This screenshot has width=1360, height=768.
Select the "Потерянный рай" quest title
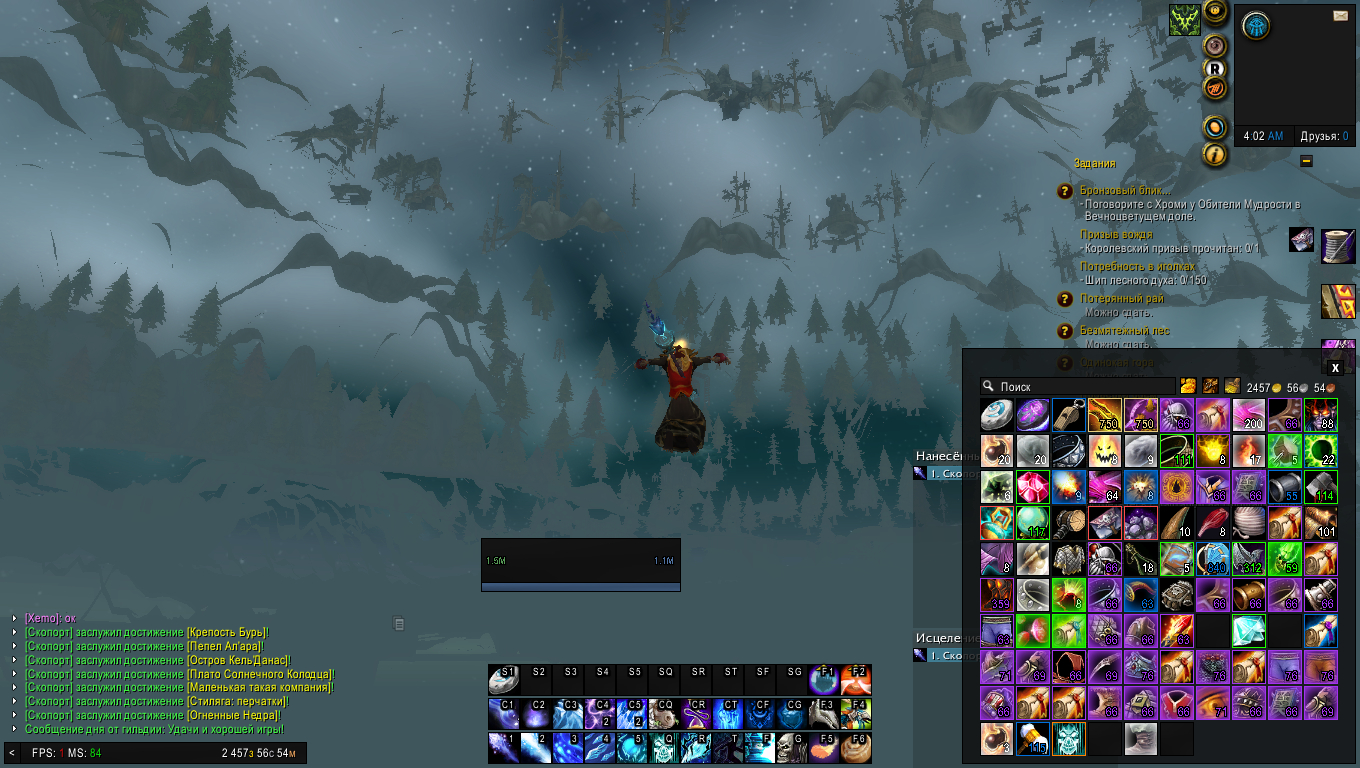1122,298
